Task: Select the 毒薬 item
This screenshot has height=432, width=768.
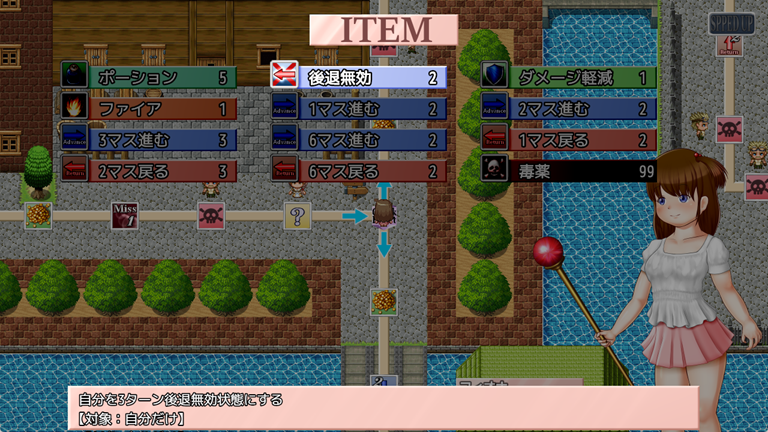Action: coord(569,171)
